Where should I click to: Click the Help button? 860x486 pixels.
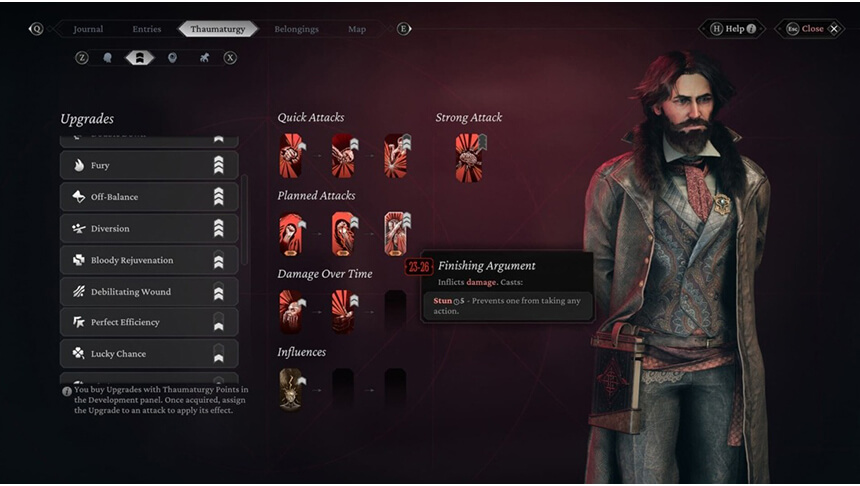click(735, 29)
